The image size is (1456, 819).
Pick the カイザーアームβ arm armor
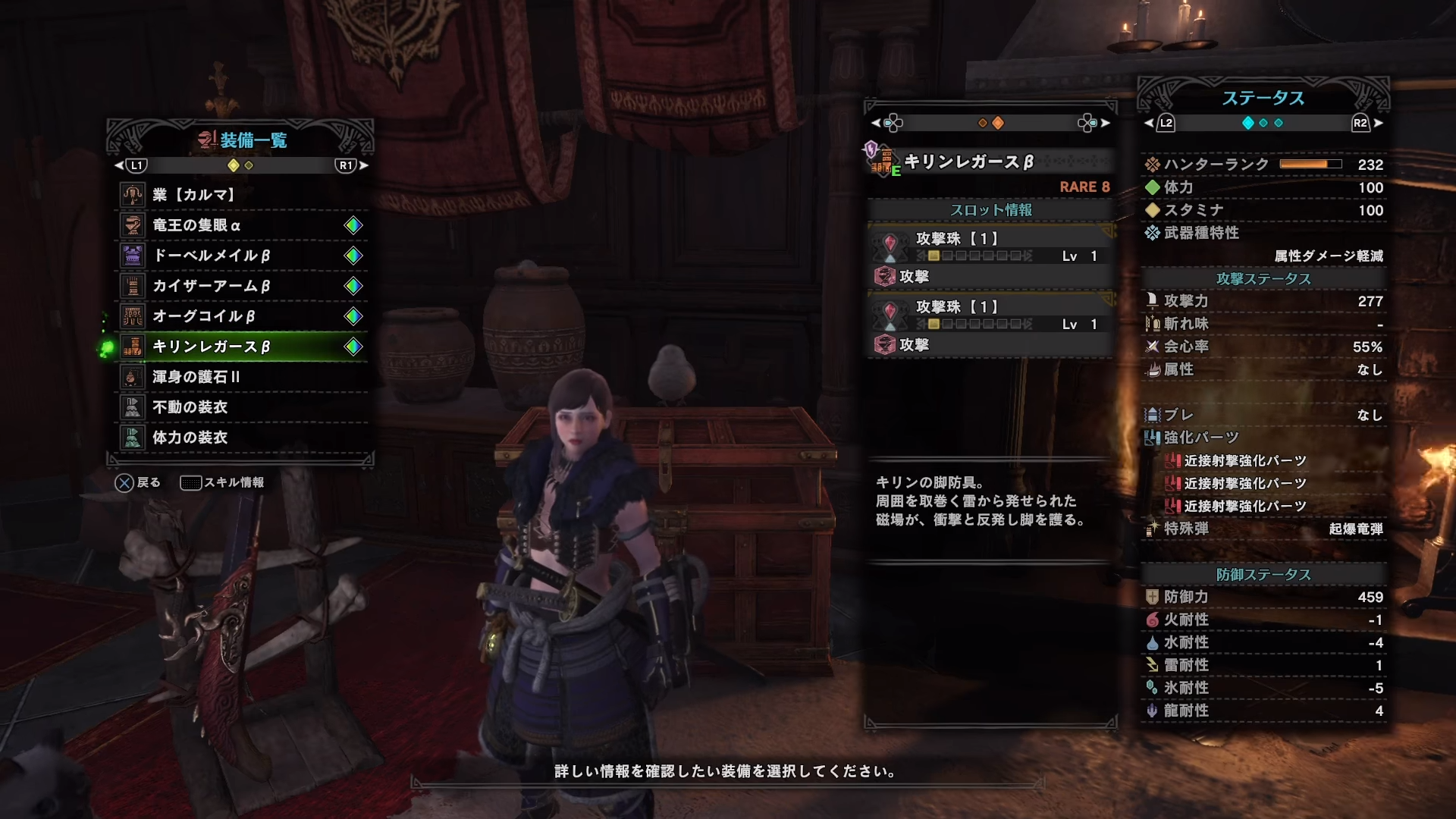241,286
